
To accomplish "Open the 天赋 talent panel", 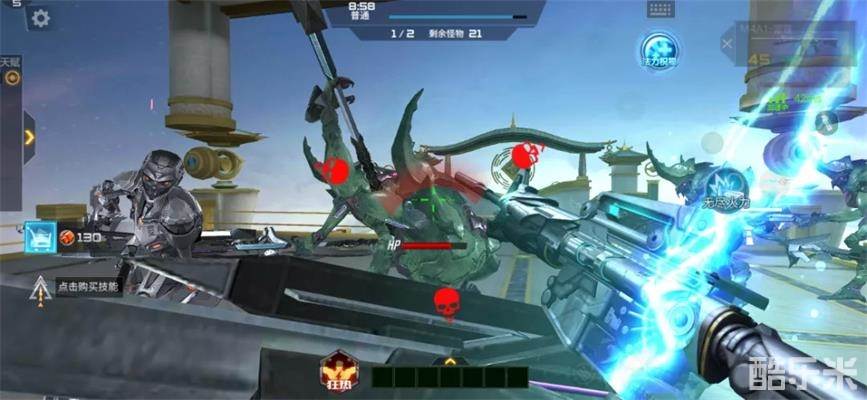I will (11, 72).
